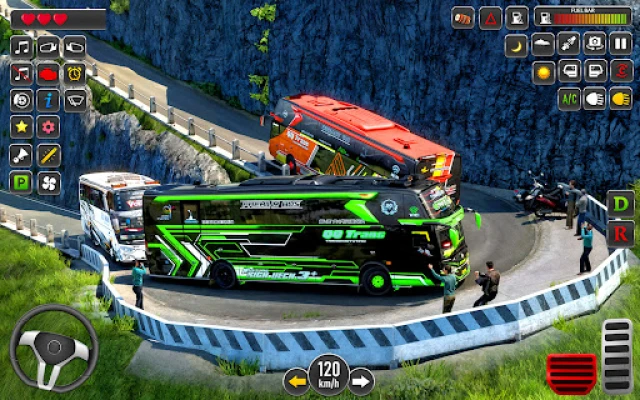Turn on the hazard warning triangle
The height and width of the screenshot is (400, 640).
490,17
